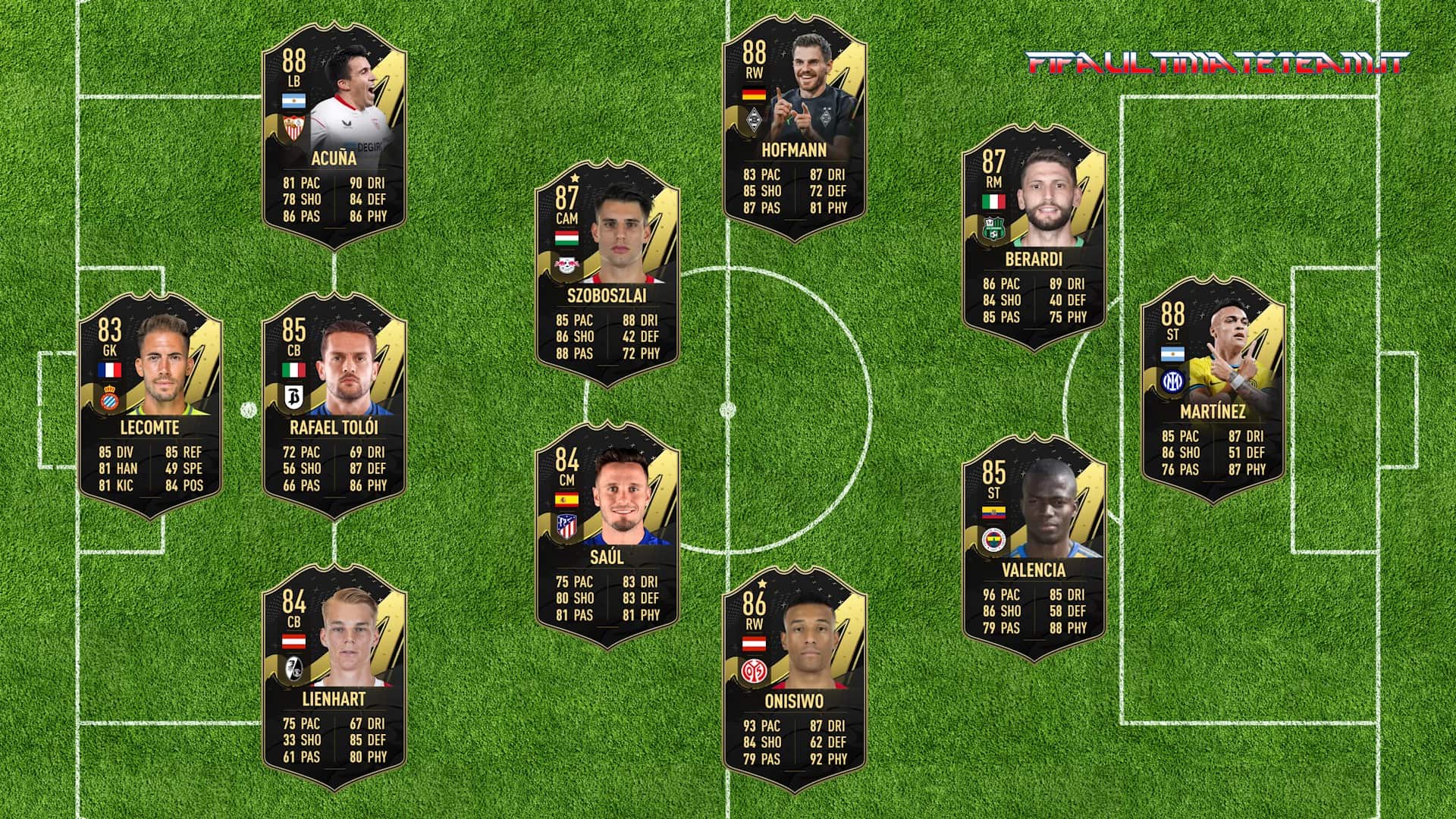Pick the Onisiwo RW player card
1456x819 pixels.
794,679
